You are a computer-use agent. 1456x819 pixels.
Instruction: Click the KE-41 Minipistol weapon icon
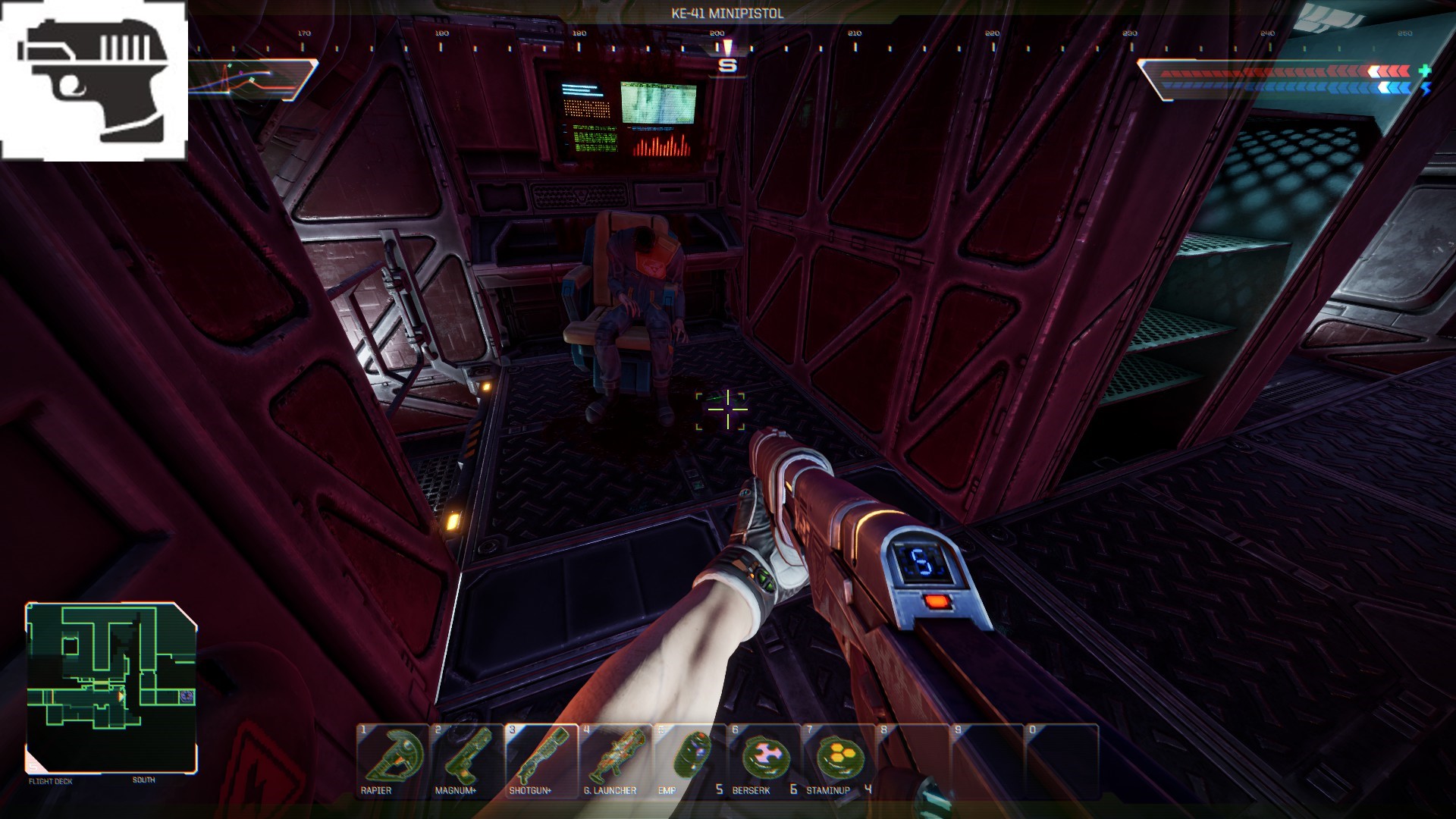click(x=94, y=80)
